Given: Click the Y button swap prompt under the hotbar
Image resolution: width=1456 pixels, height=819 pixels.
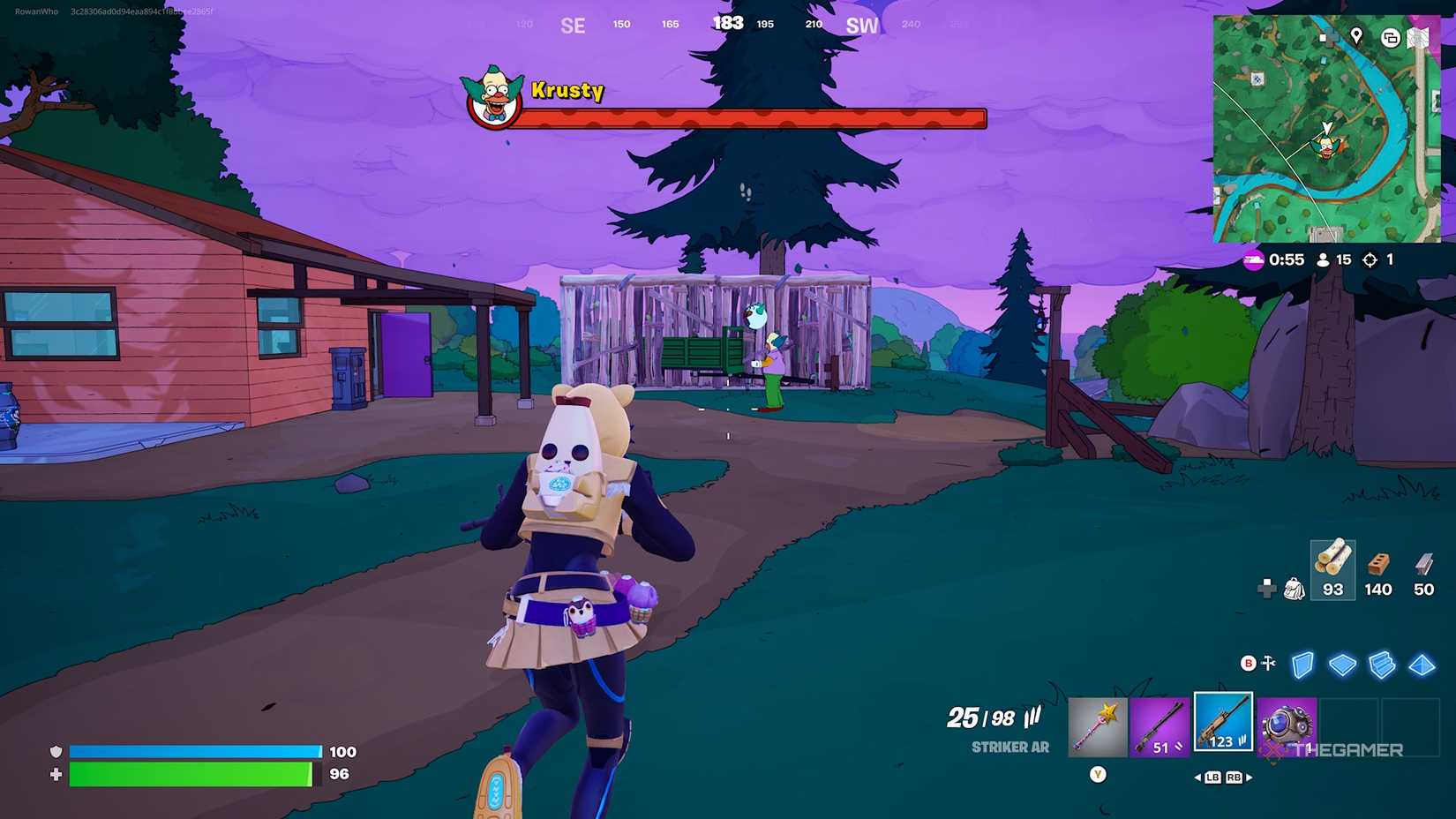Looking at the screenshot, I should 1100,772.
